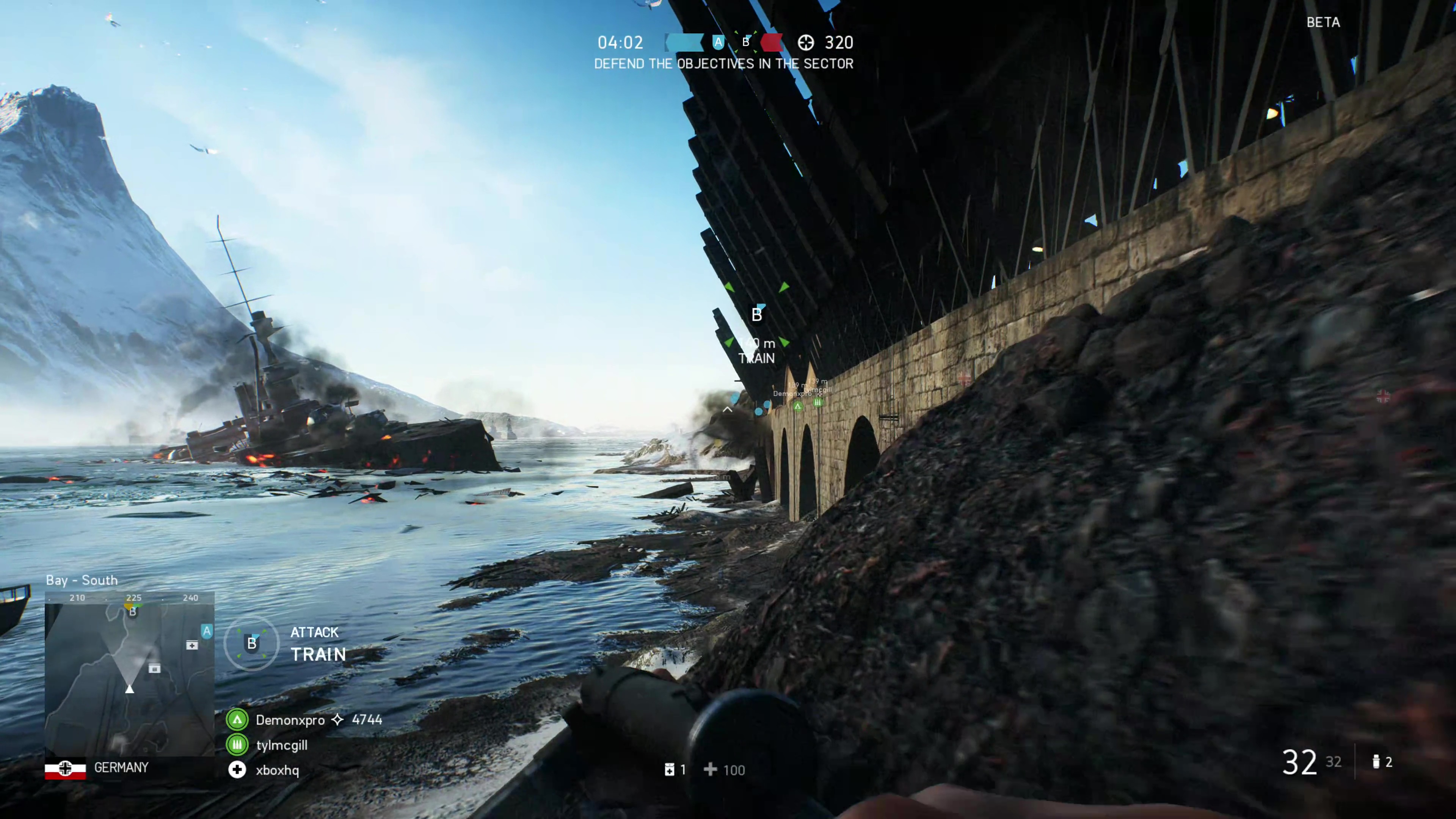The width and height of the screenshot is (1456, 819).
Task: Select the Assault class icon beside Demonxpro
Action: click(237, 720)
